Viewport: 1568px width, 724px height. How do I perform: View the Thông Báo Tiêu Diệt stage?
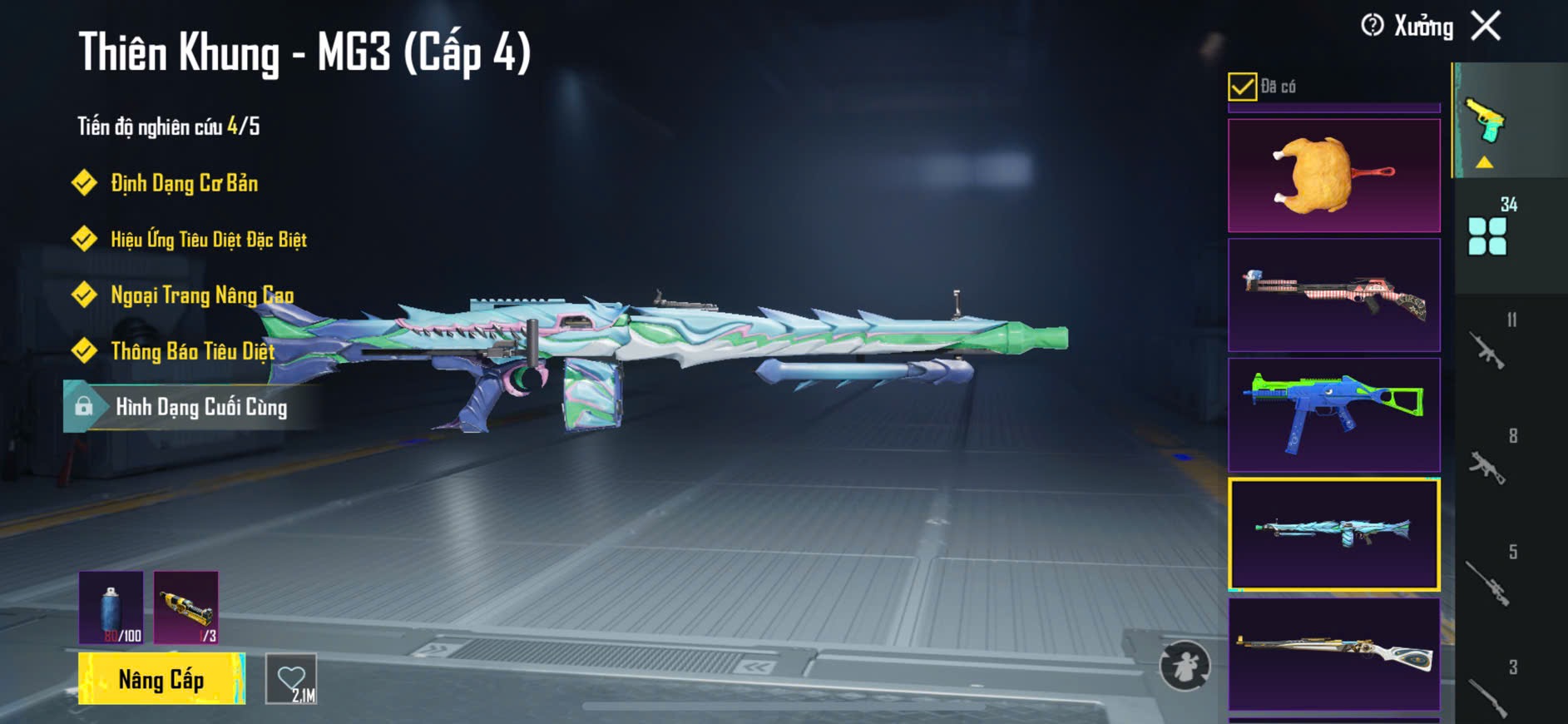(x=192, y=351)
